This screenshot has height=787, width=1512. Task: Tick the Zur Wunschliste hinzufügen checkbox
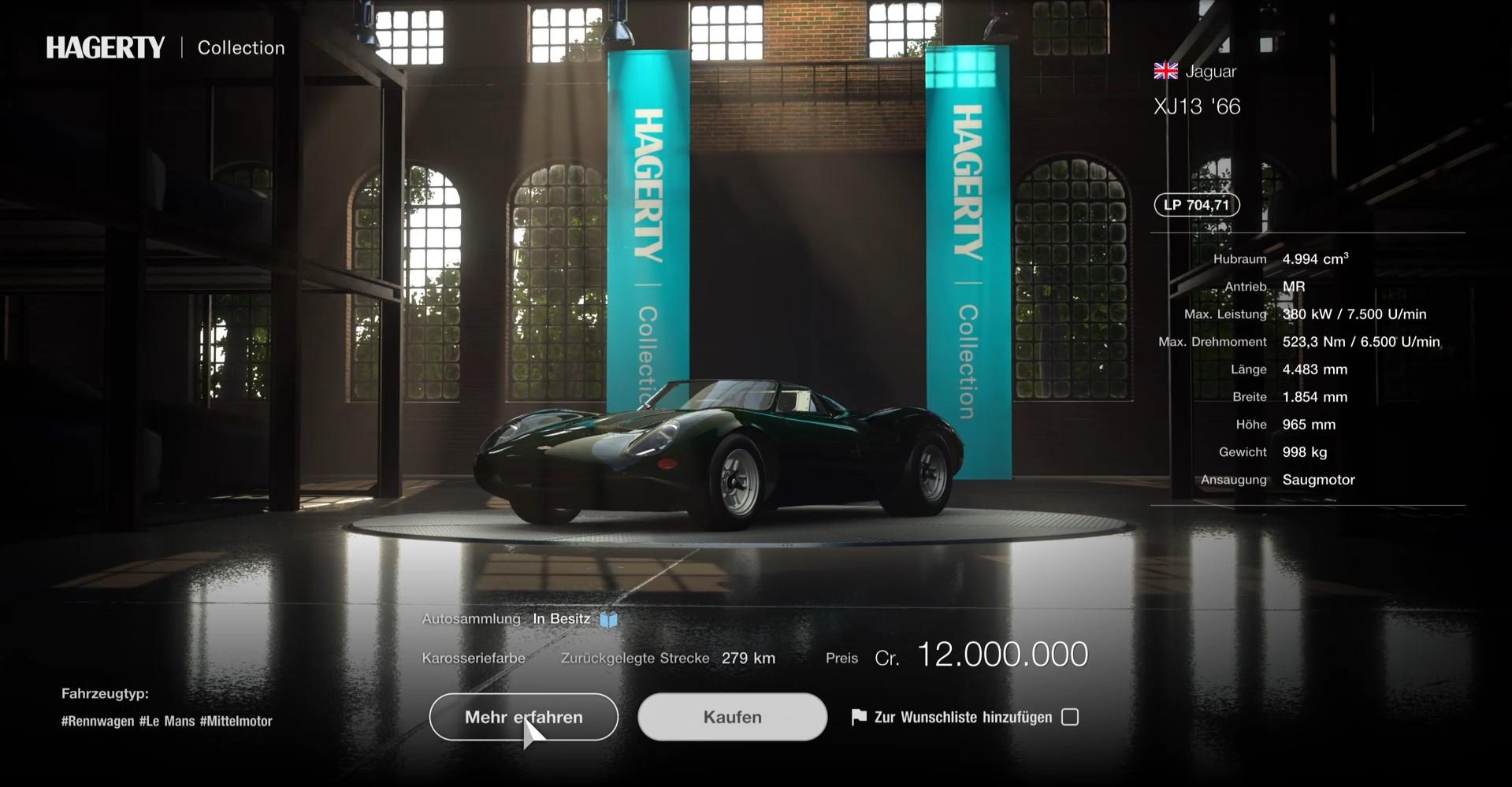(1070, 717)
